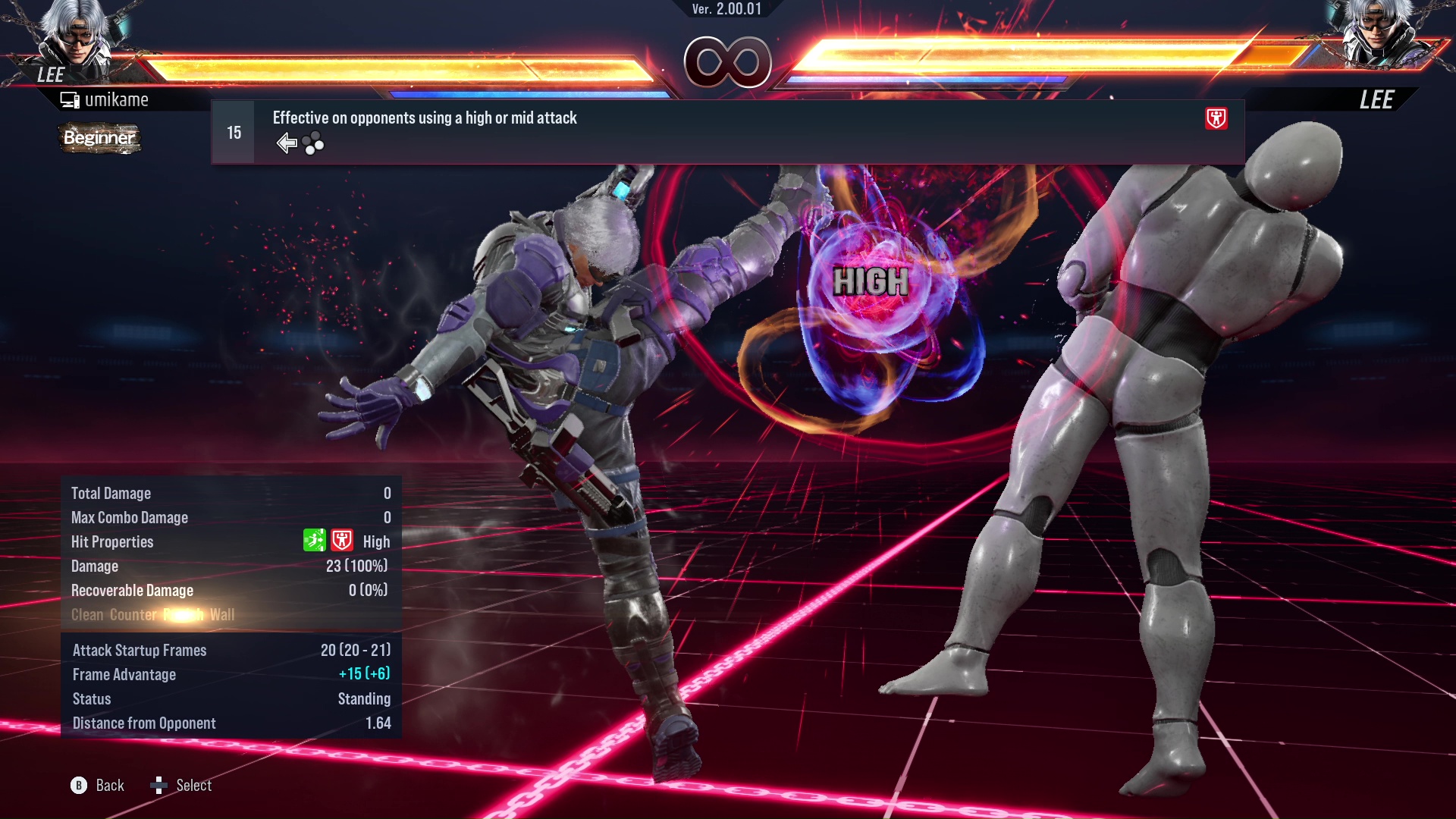Click the red shield icon on the move banner

click(x=1216, y=118)
